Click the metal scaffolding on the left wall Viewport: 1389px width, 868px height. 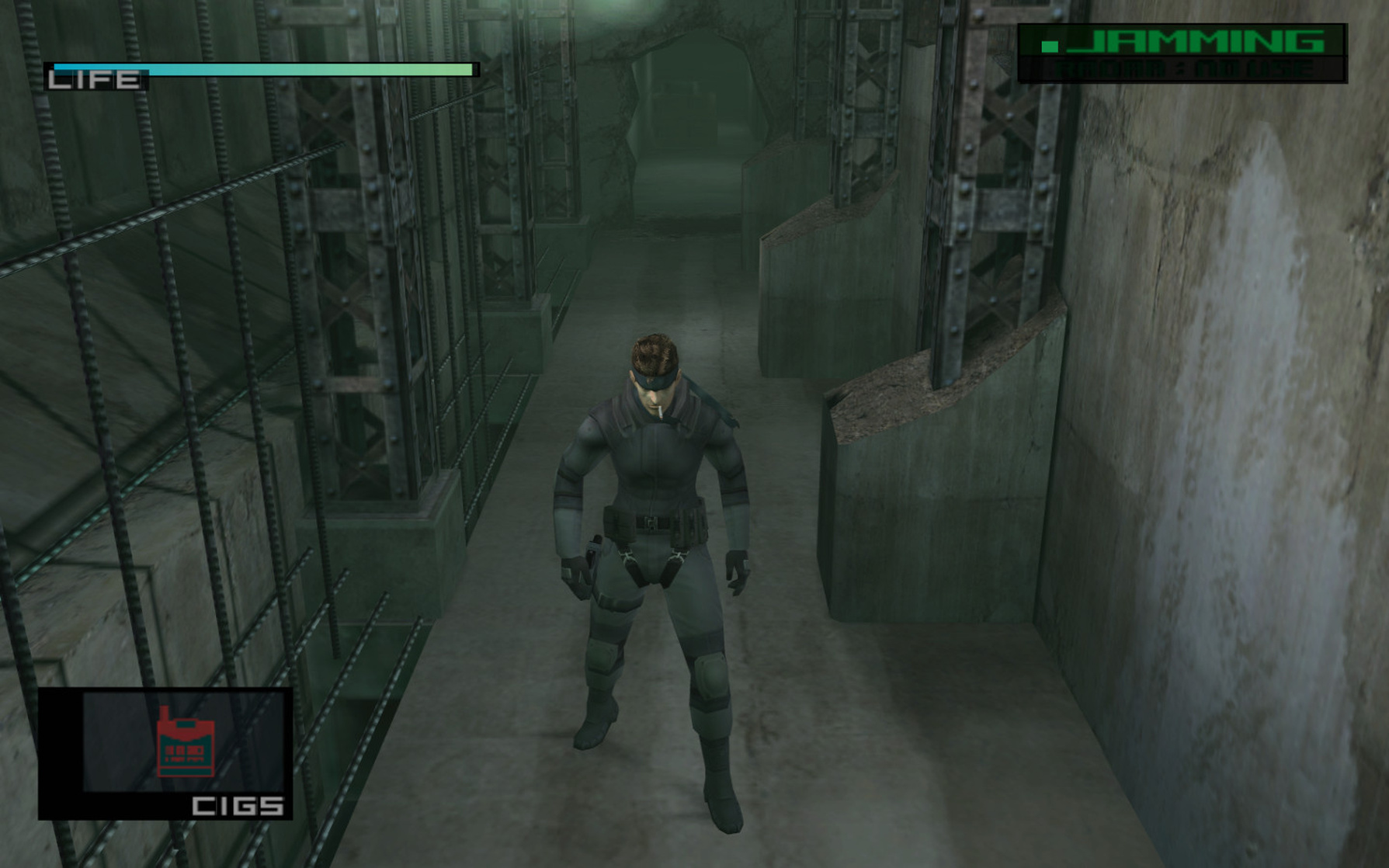tap(349, 311)
